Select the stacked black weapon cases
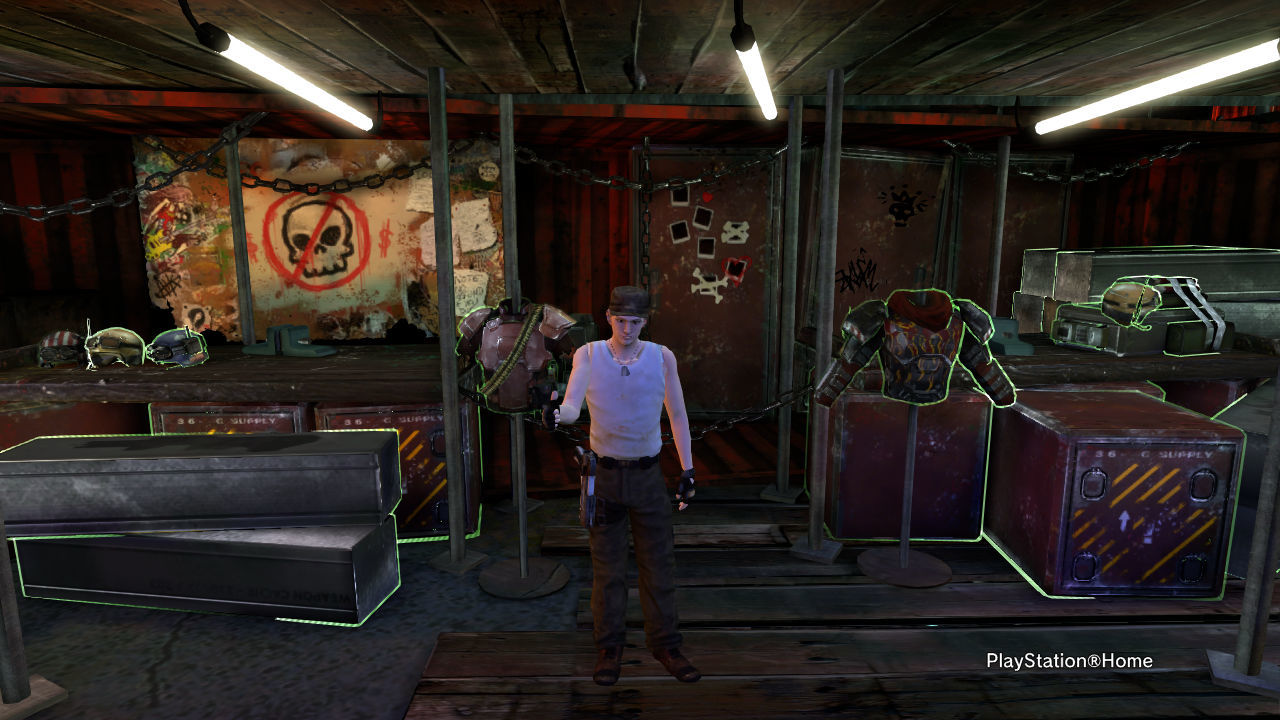This screenshot has height=720, width=1280. pyautogui.click(x=200, y=525)
